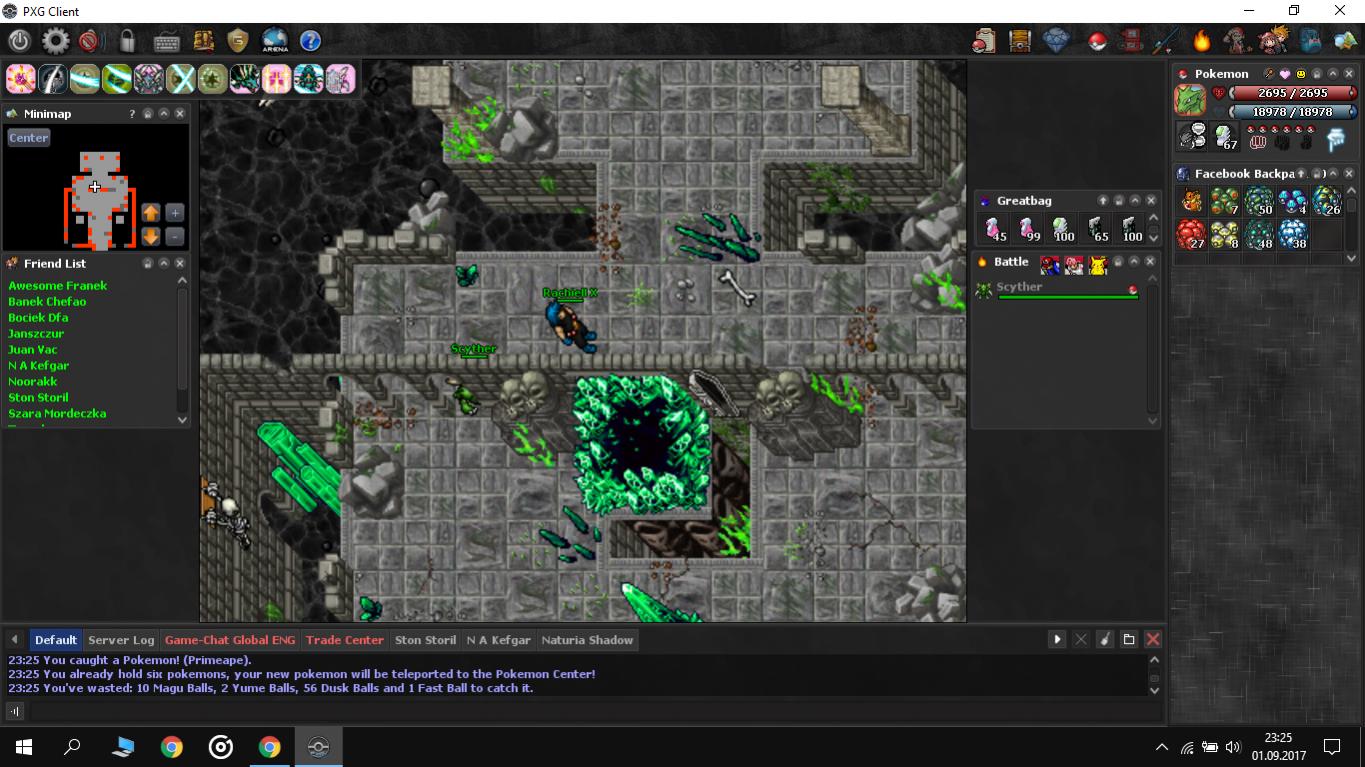Click the power logout icon

(x=20, y=41)
